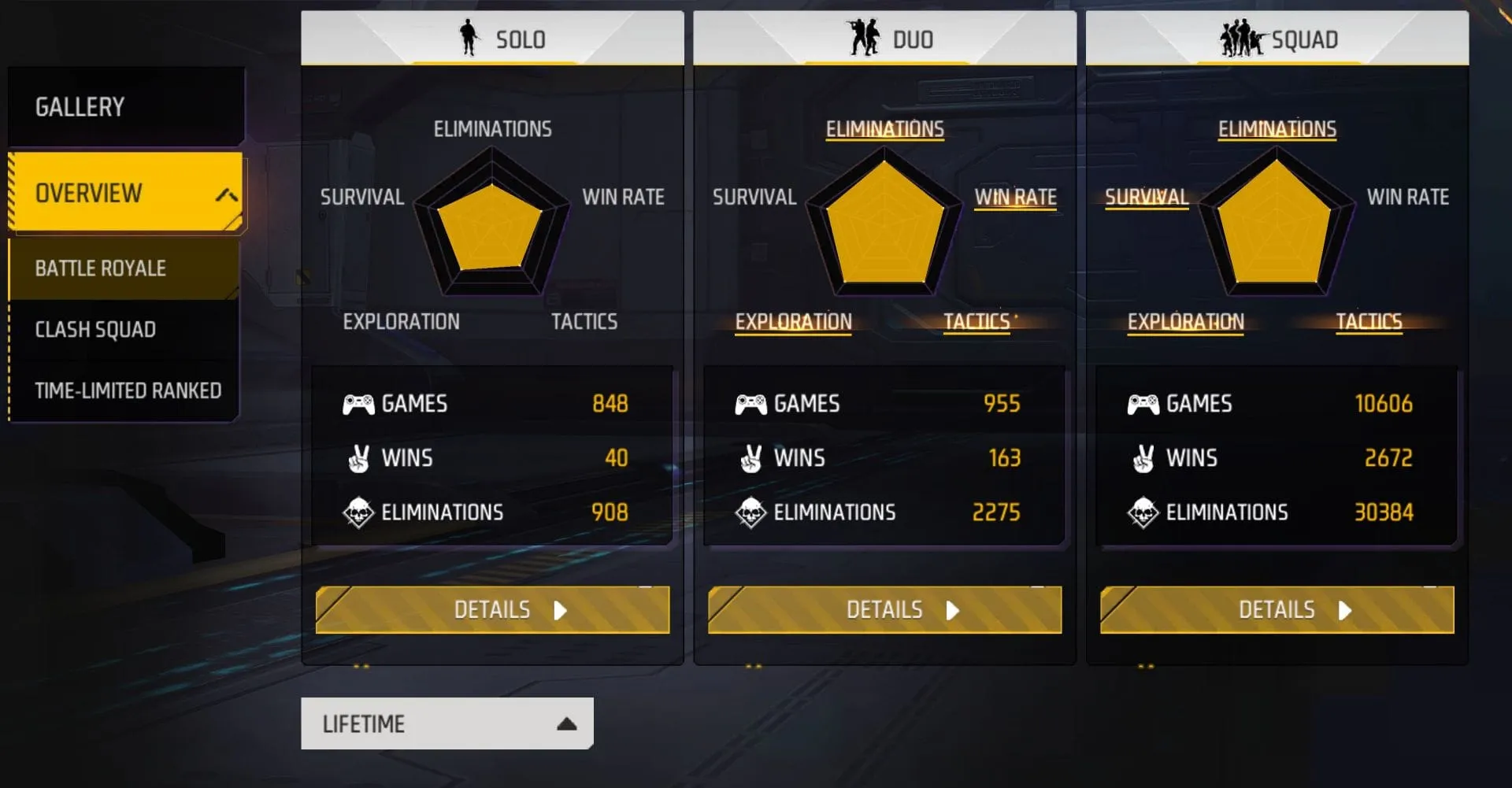Click the skull icon in the Solo panel

pyautogui.click(x=357, y=512)
